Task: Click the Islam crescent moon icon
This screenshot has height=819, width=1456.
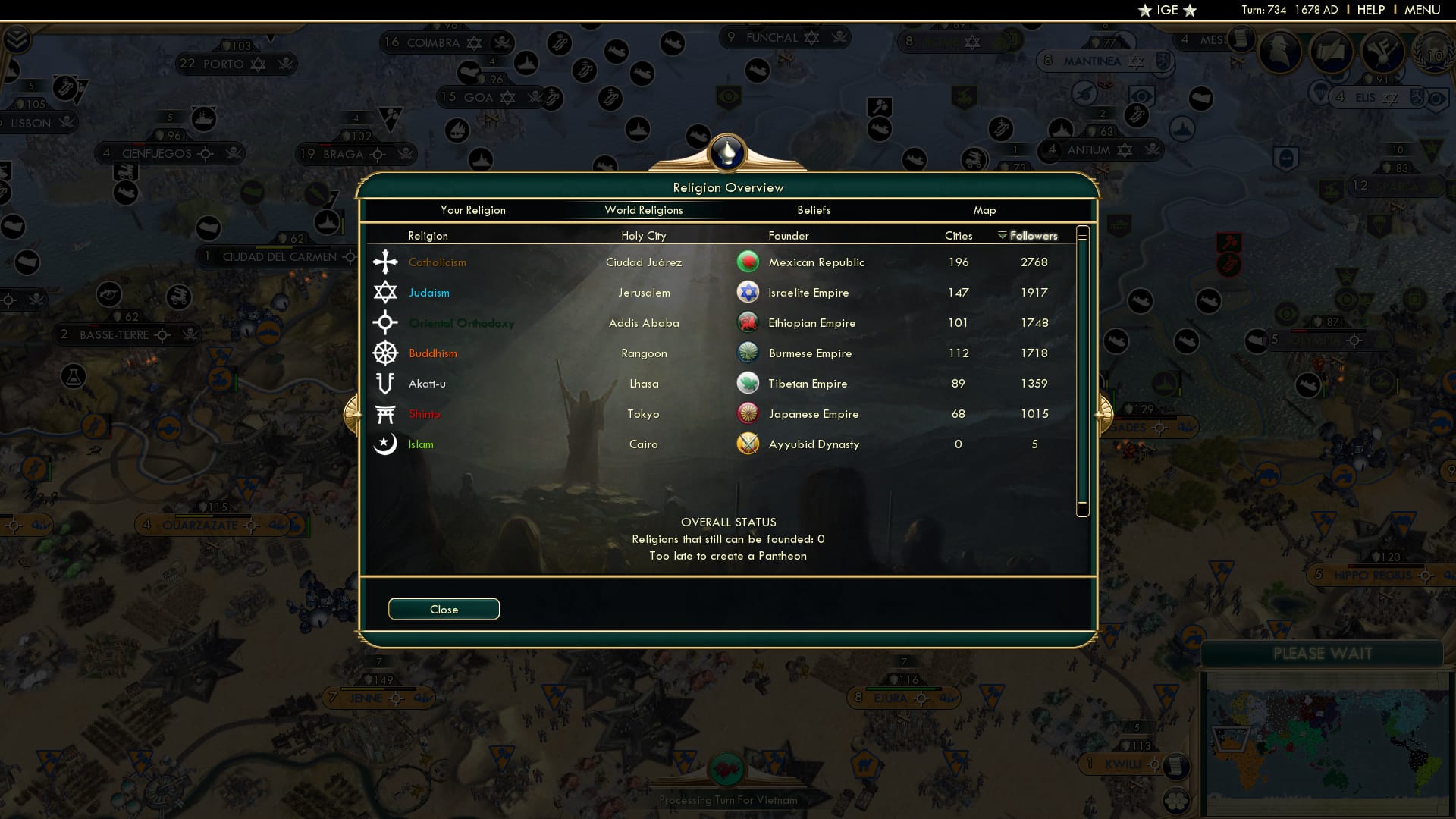Action: pos(385,444)
